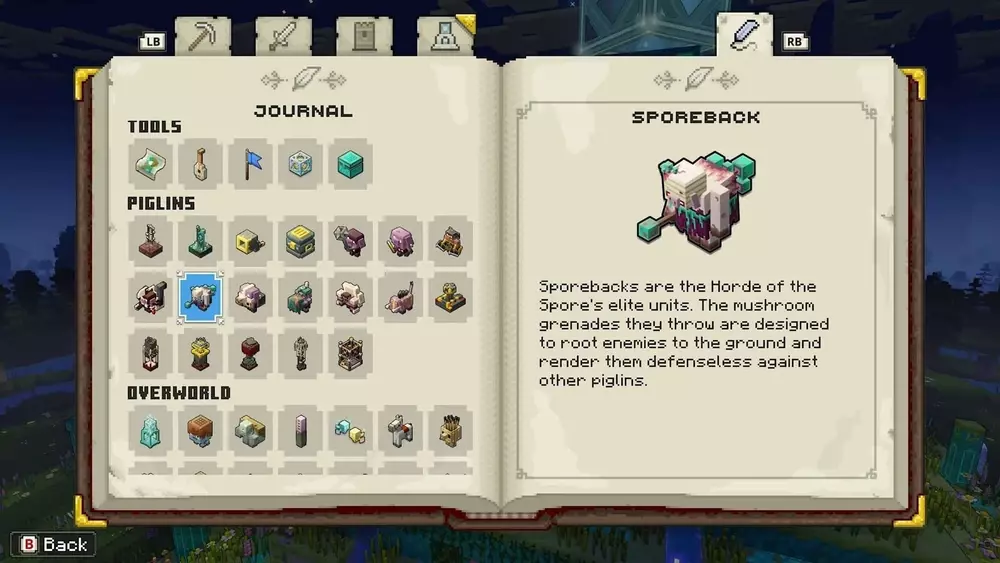Select the map entry under Tools
Screen dimensions: 1000x563
(150, 164)
